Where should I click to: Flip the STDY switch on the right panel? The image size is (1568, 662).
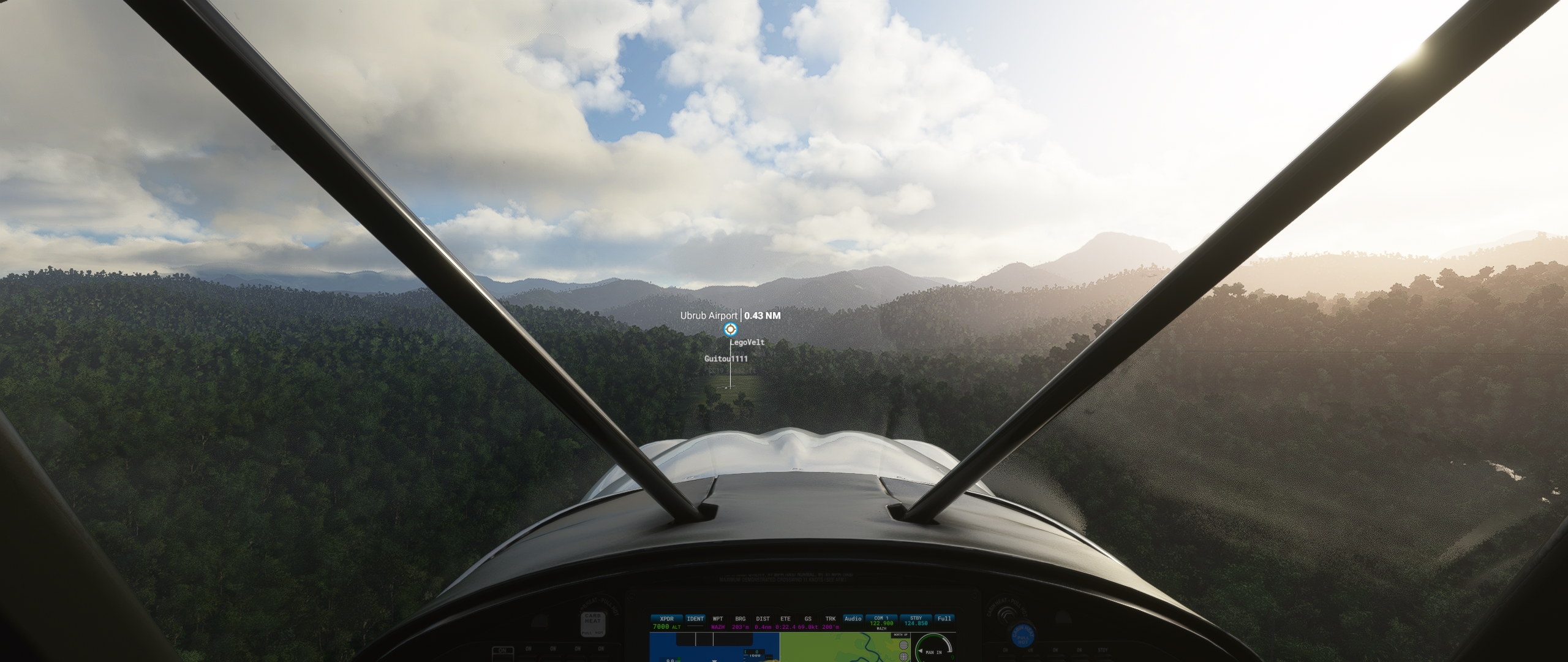point(1102,657)
